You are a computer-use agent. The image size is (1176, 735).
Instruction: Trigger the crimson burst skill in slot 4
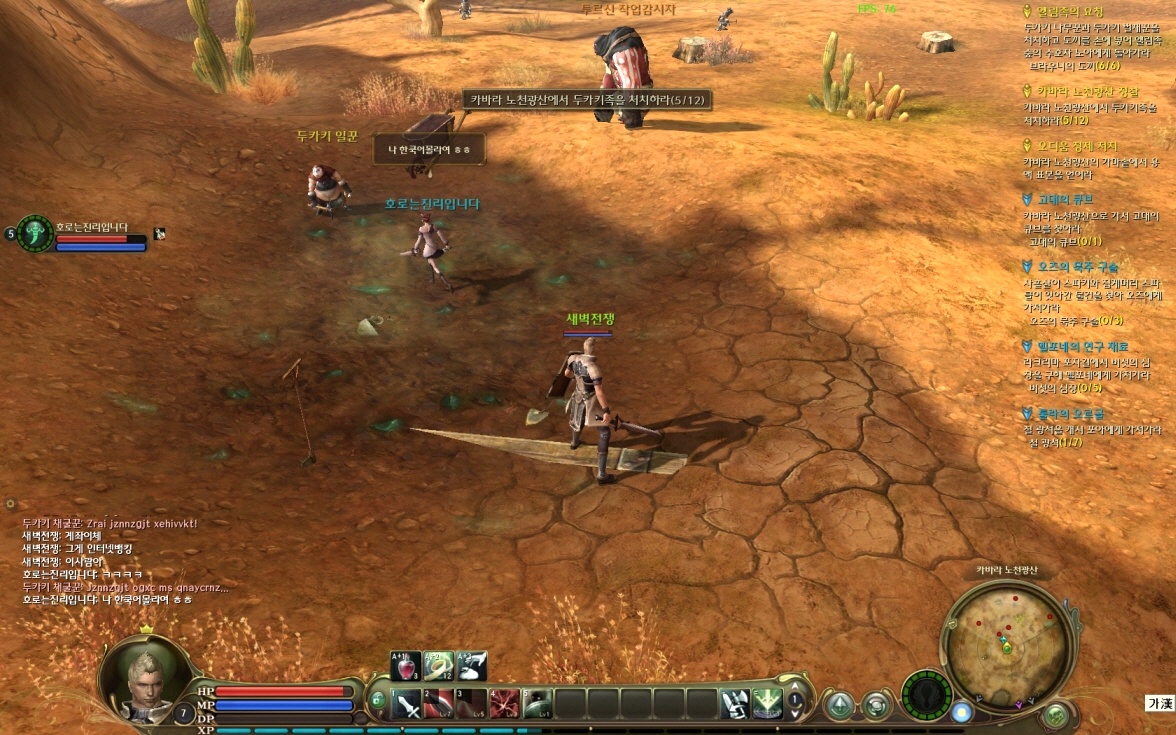pyautogui.click(x=504, y=704)
